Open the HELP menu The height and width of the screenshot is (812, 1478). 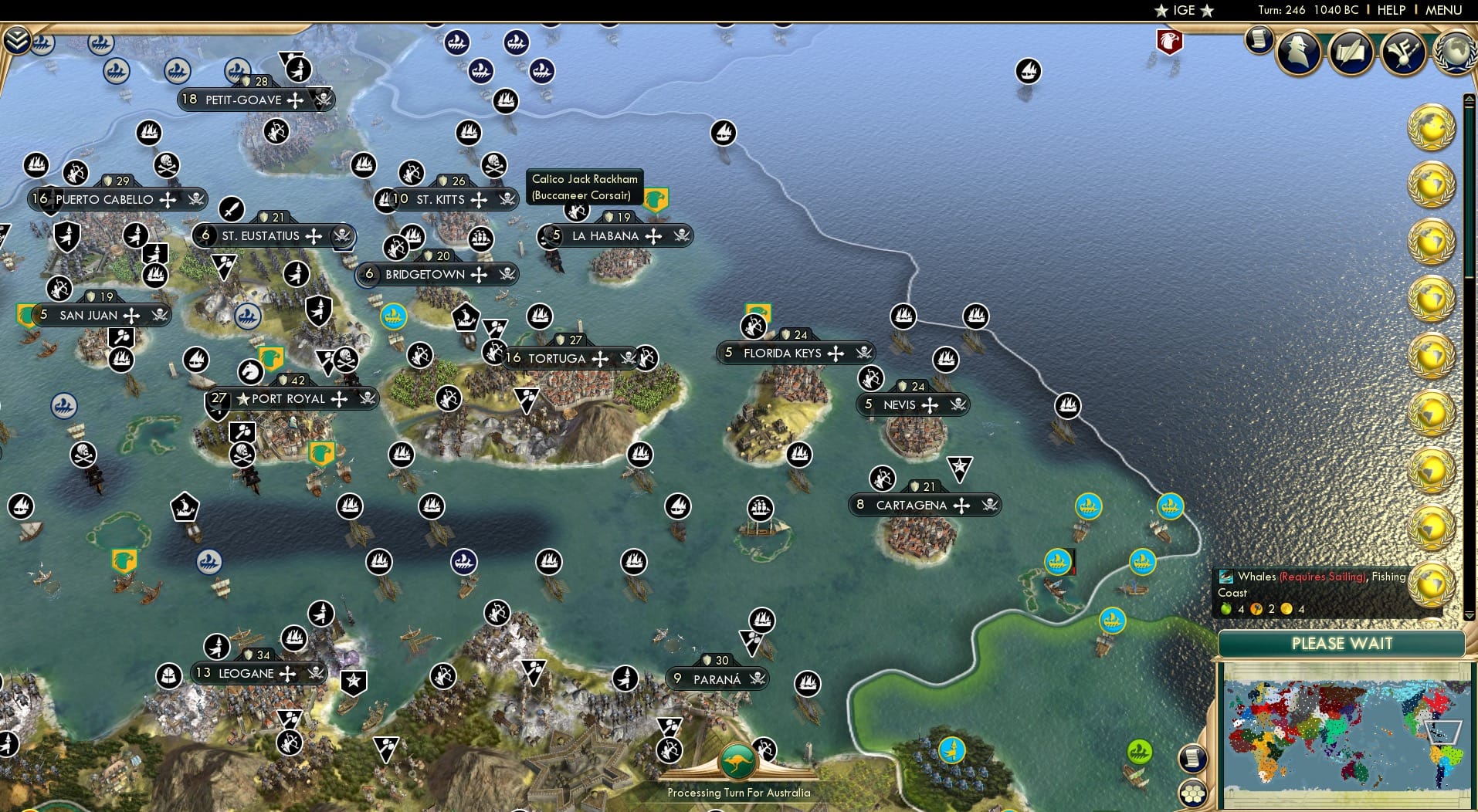point(1390,10)
